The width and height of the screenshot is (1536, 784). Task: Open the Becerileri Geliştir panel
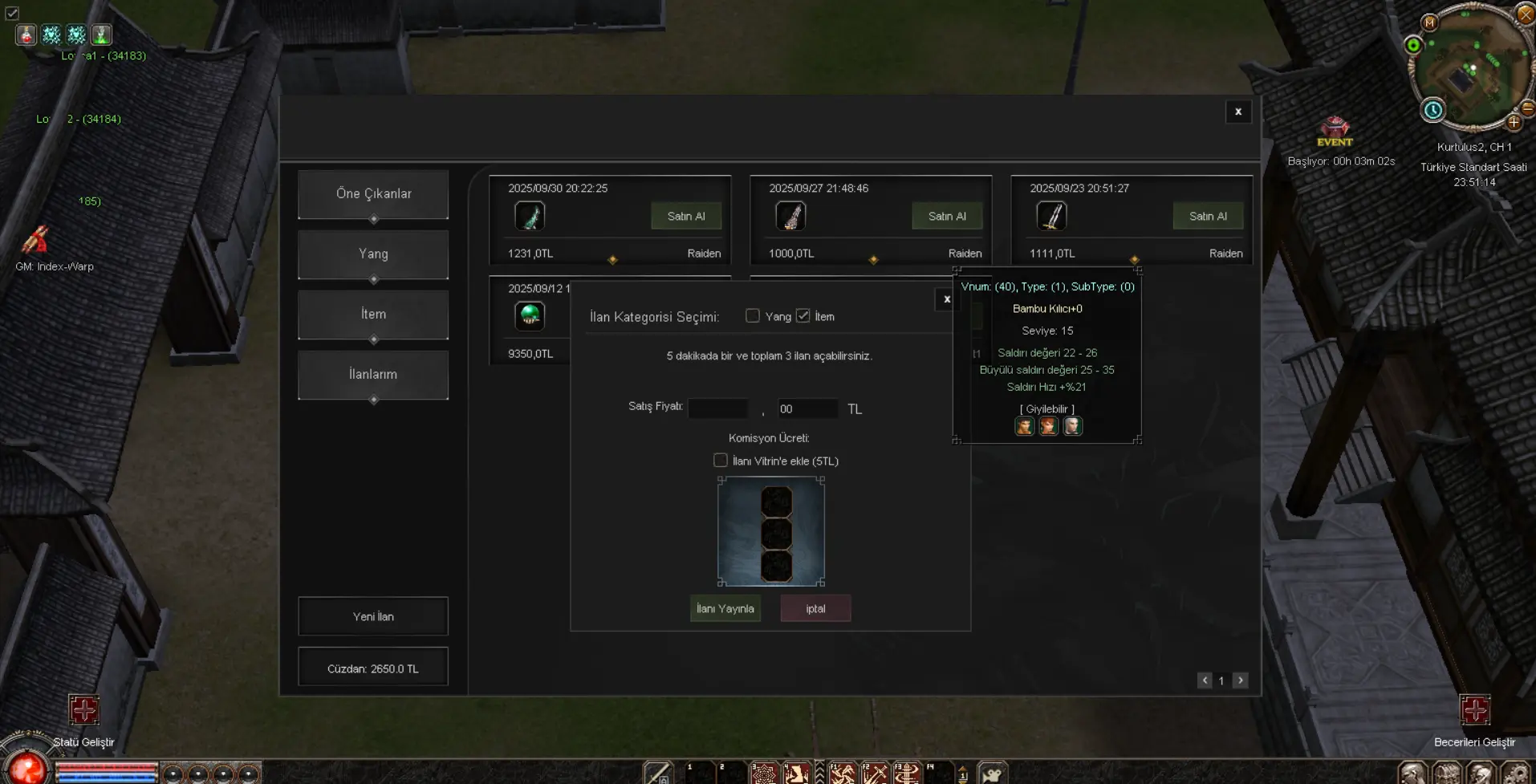1475,711
